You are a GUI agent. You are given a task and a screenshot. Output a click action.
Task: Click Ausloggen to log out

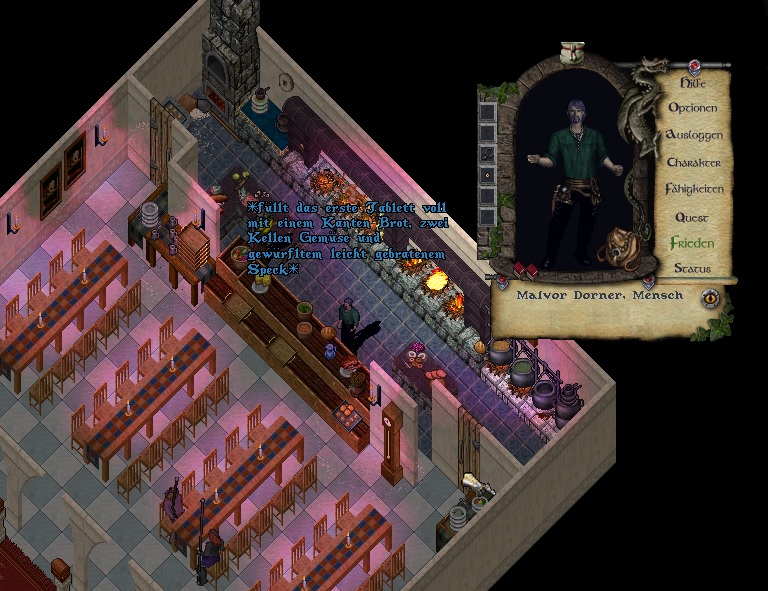pos(693,135)
